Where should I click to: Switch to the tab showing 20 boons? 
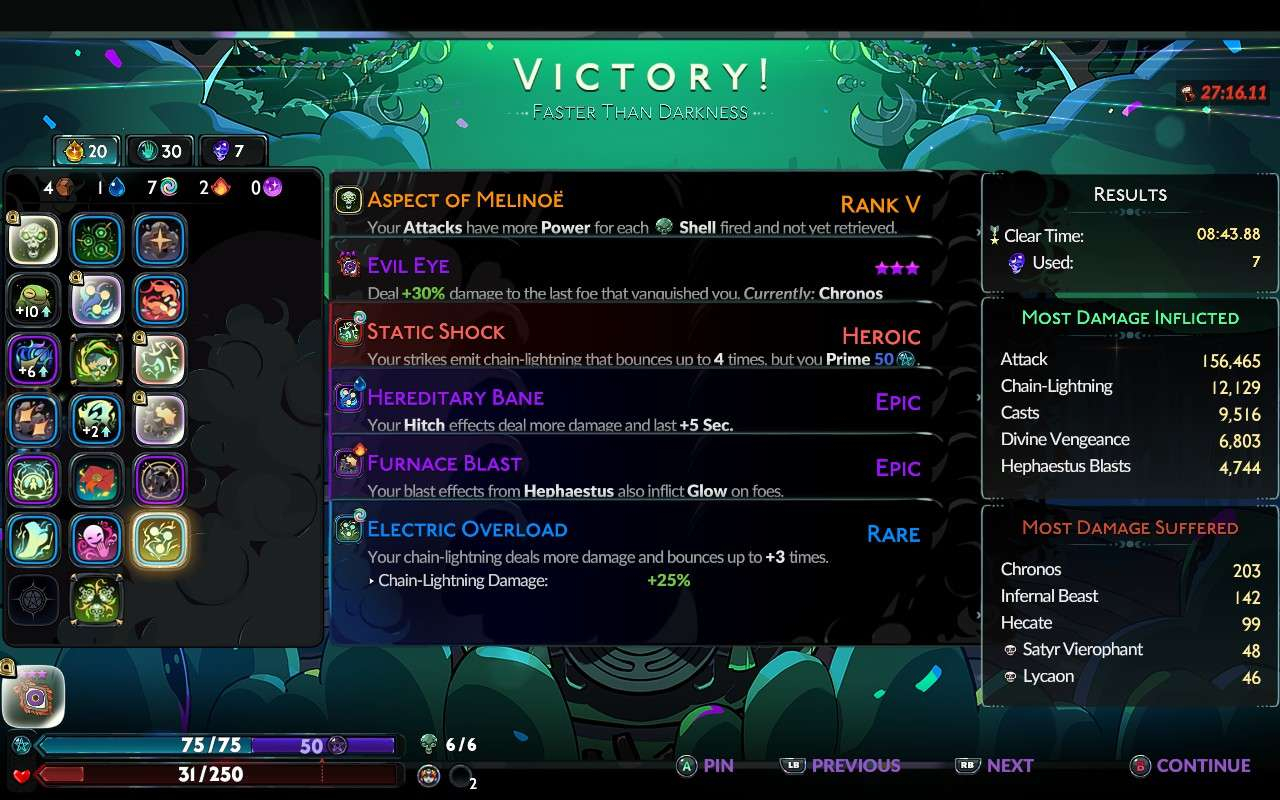point(86,151)
